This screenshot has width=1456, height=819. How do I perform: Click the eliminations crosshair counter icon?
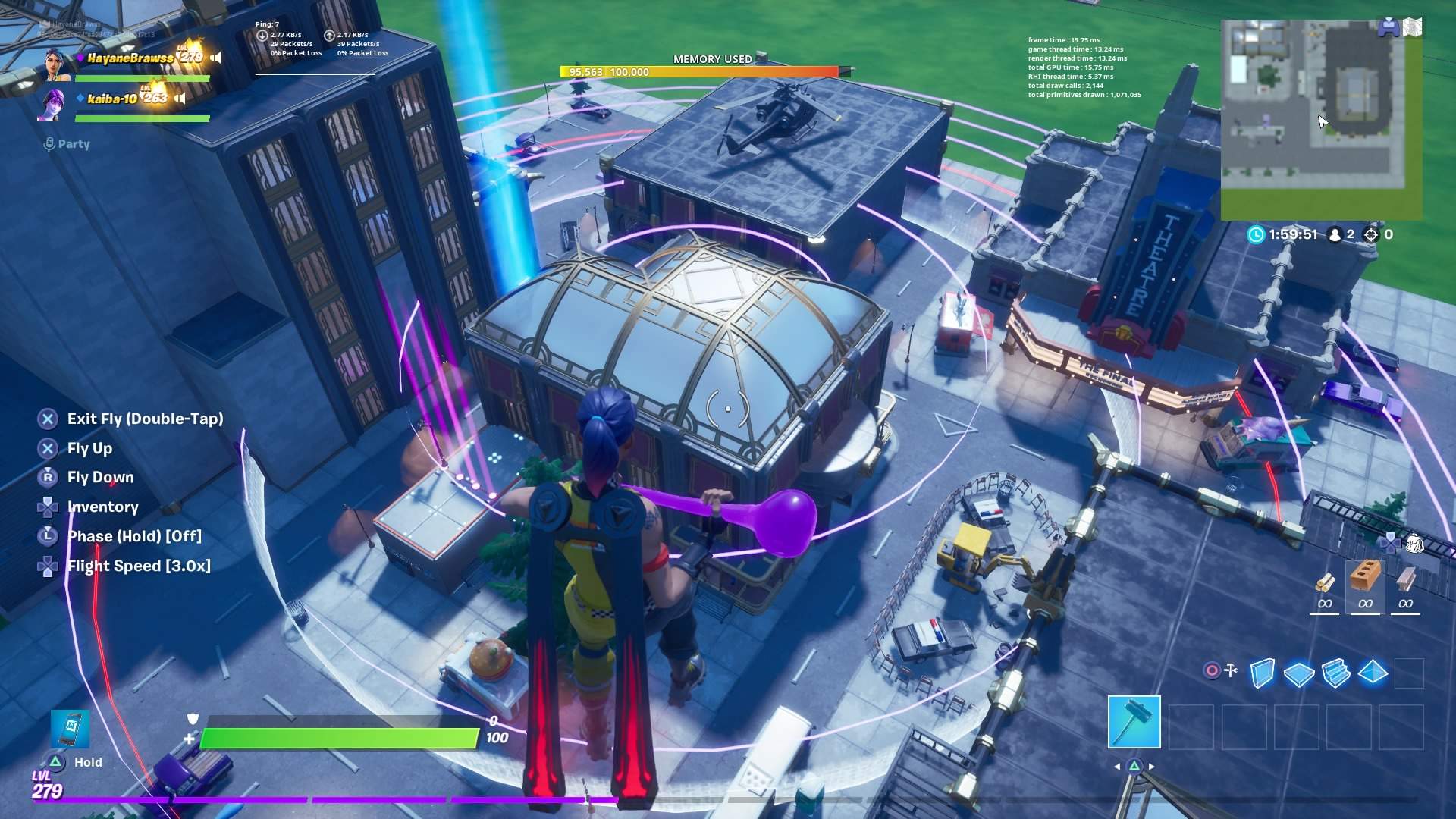[1370, 234]
